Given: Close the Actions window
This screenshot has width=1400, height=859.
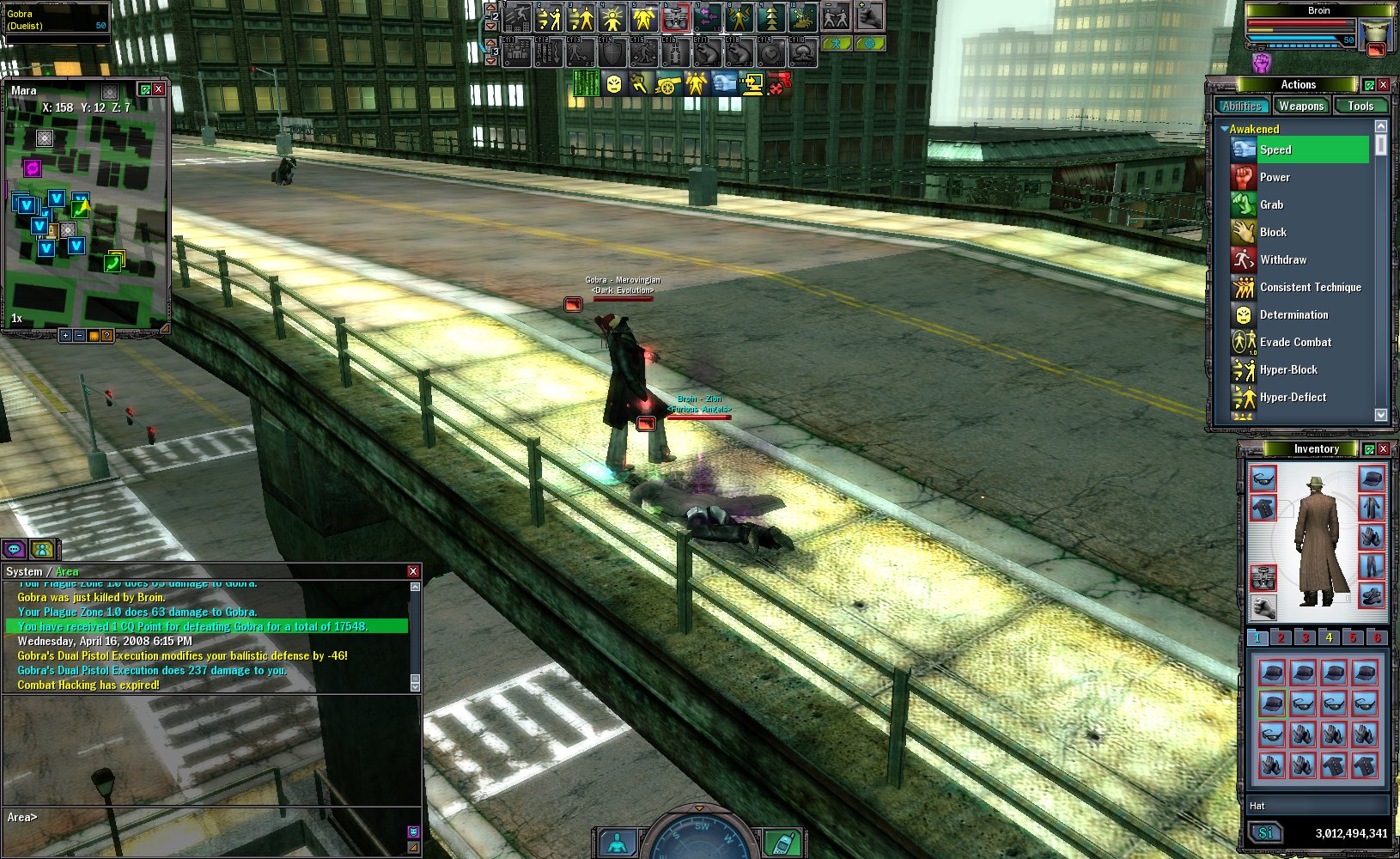Looking at the screenshot, I should 1383,85.
